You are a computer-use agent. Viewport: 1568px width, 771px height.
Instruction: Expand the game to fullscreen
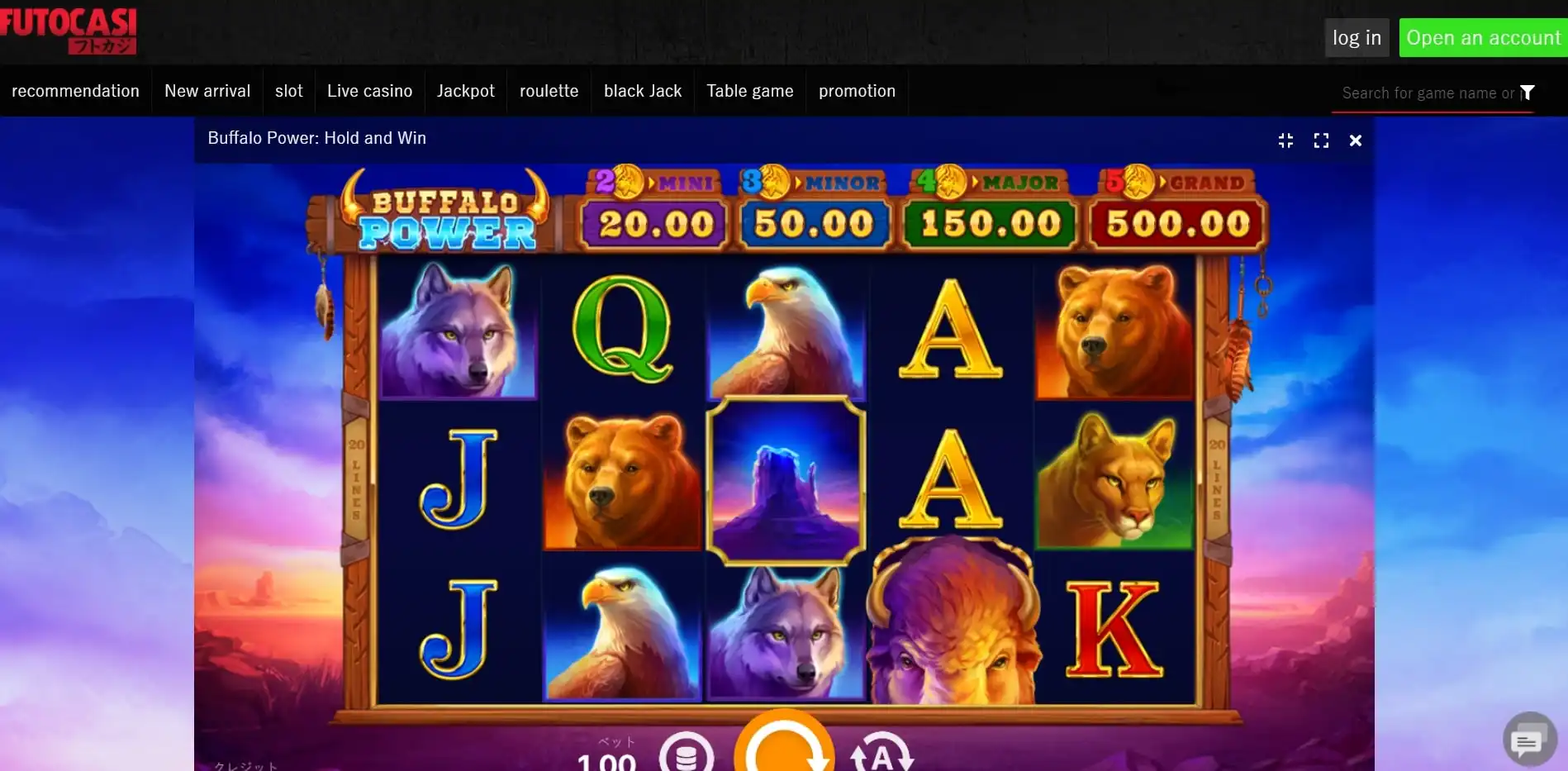point(1321,140)
